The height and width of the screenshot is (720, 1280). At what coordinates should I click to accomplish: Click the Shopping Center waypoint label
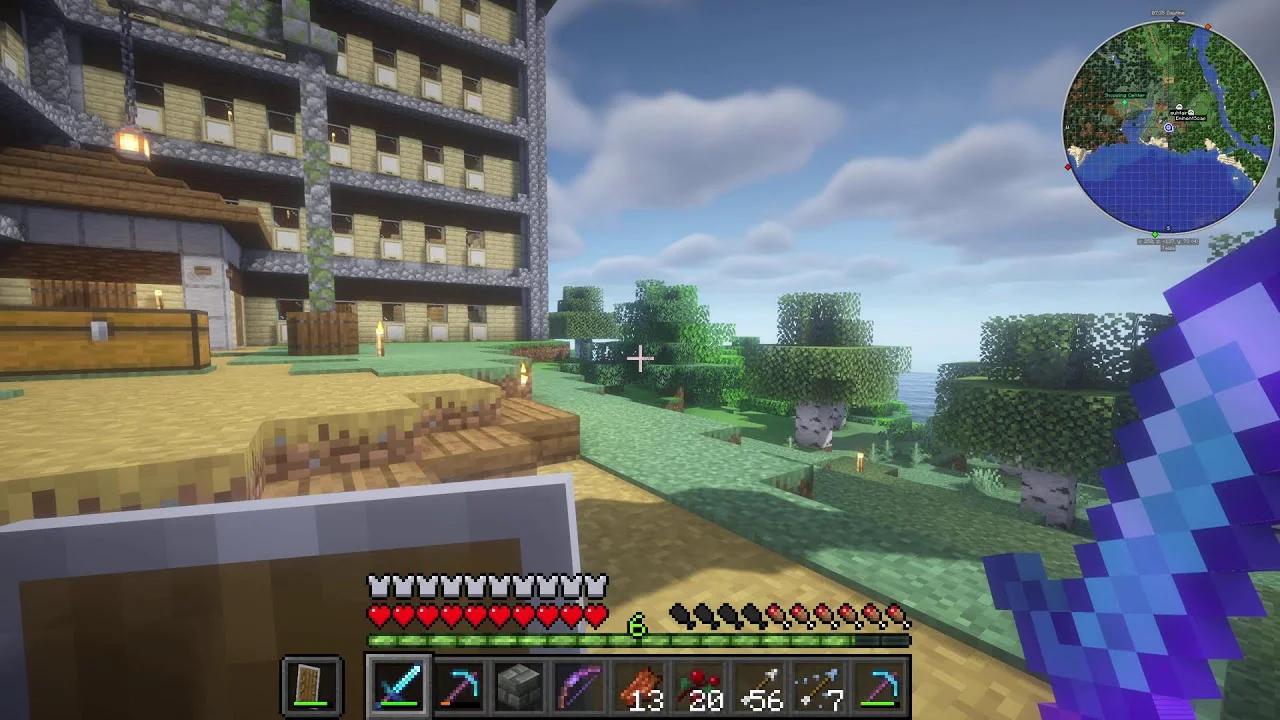pyautogui.click(x=1124, y=96)
